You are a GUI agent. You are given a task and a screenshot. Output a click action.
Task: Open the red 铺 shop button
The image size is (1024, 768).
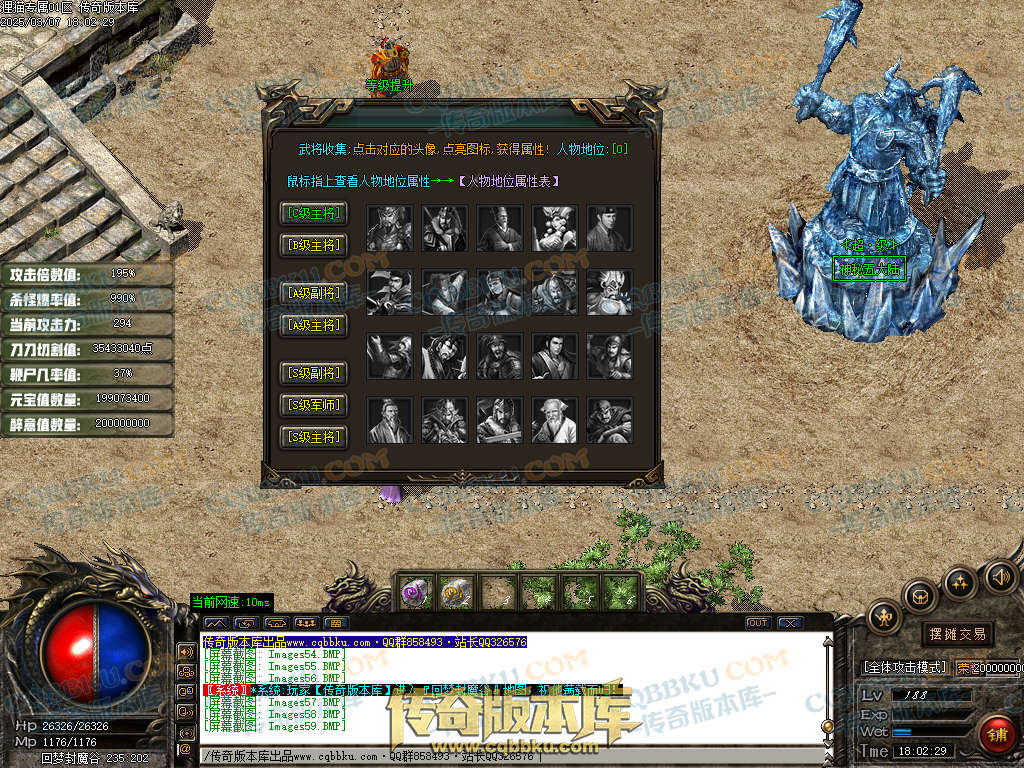[995, 733]
